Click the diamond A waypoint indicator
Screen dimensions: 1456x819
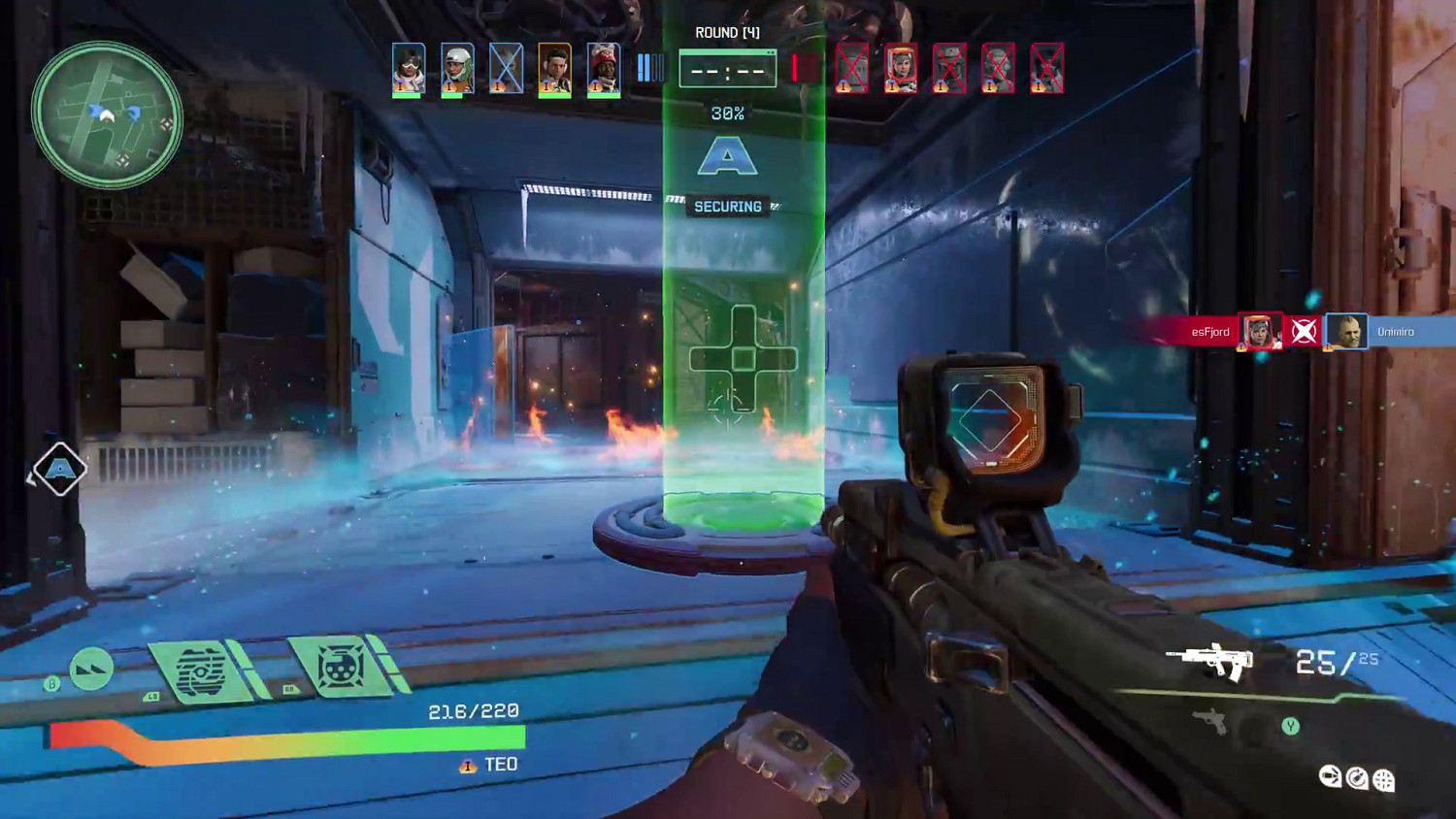point(60,470)
